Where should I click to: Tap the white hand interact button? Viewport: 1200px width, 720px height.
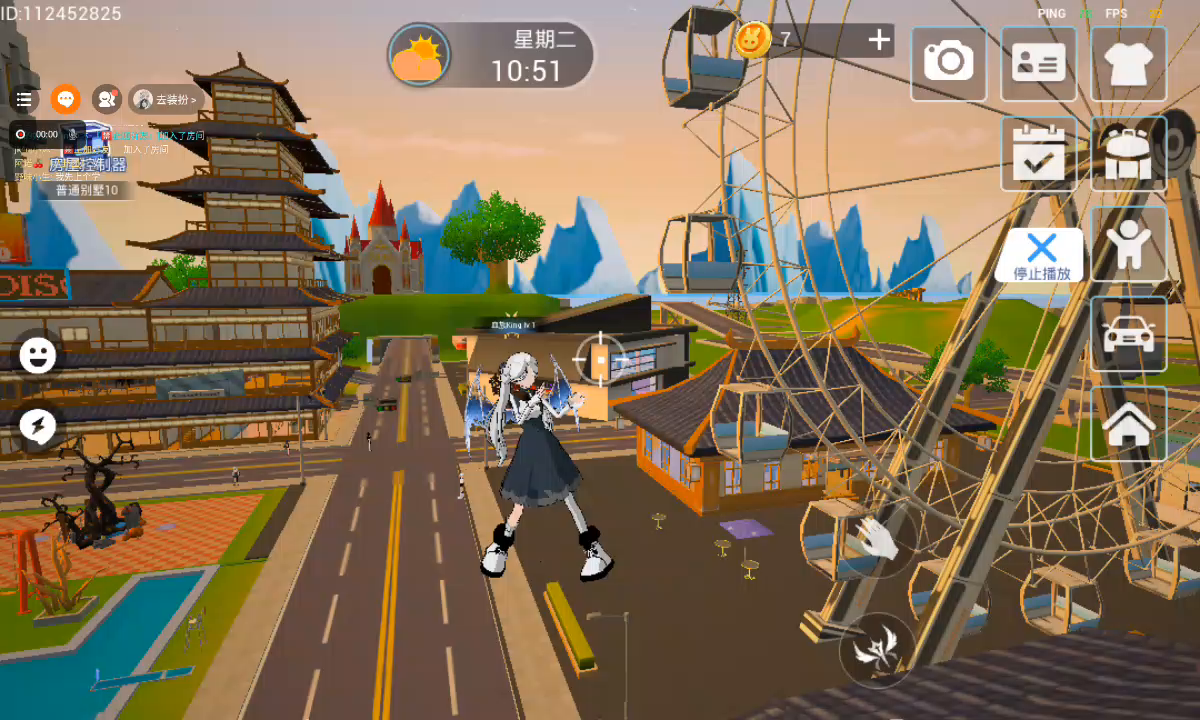pos(879,538)
